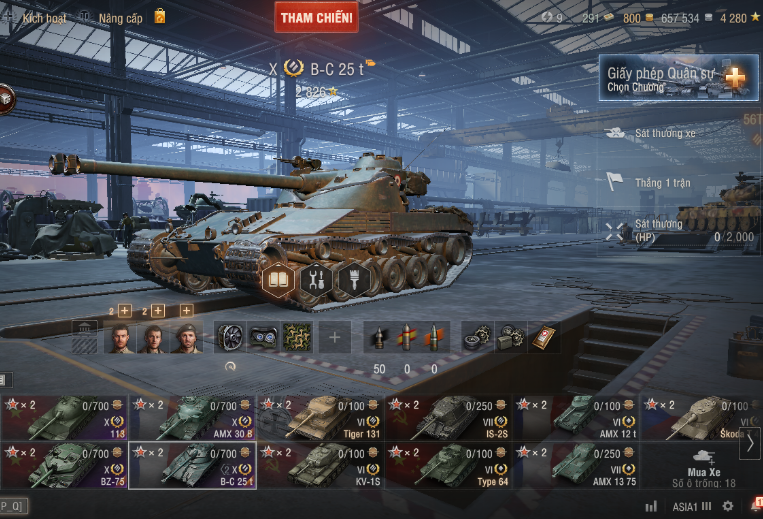This screenshot has height=519, width=763.
Task: Open the Nâng cấp upgrade menu
Action: pyautogui.click(x=119, y=18)
